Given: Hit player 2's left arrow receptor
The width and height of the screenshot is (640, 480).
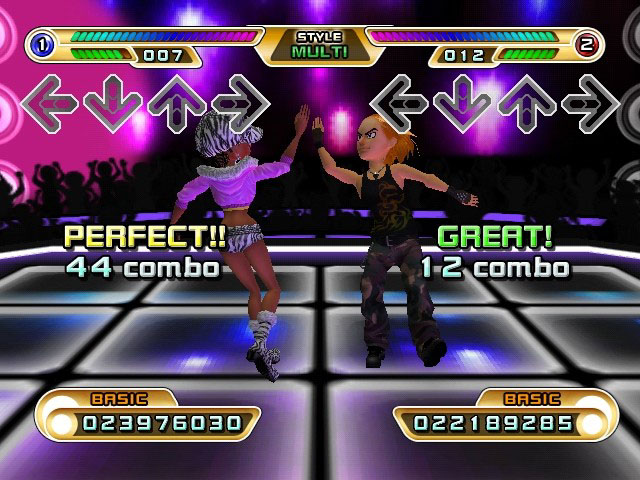Looking at the screenshot, I should tap(399, 104).
